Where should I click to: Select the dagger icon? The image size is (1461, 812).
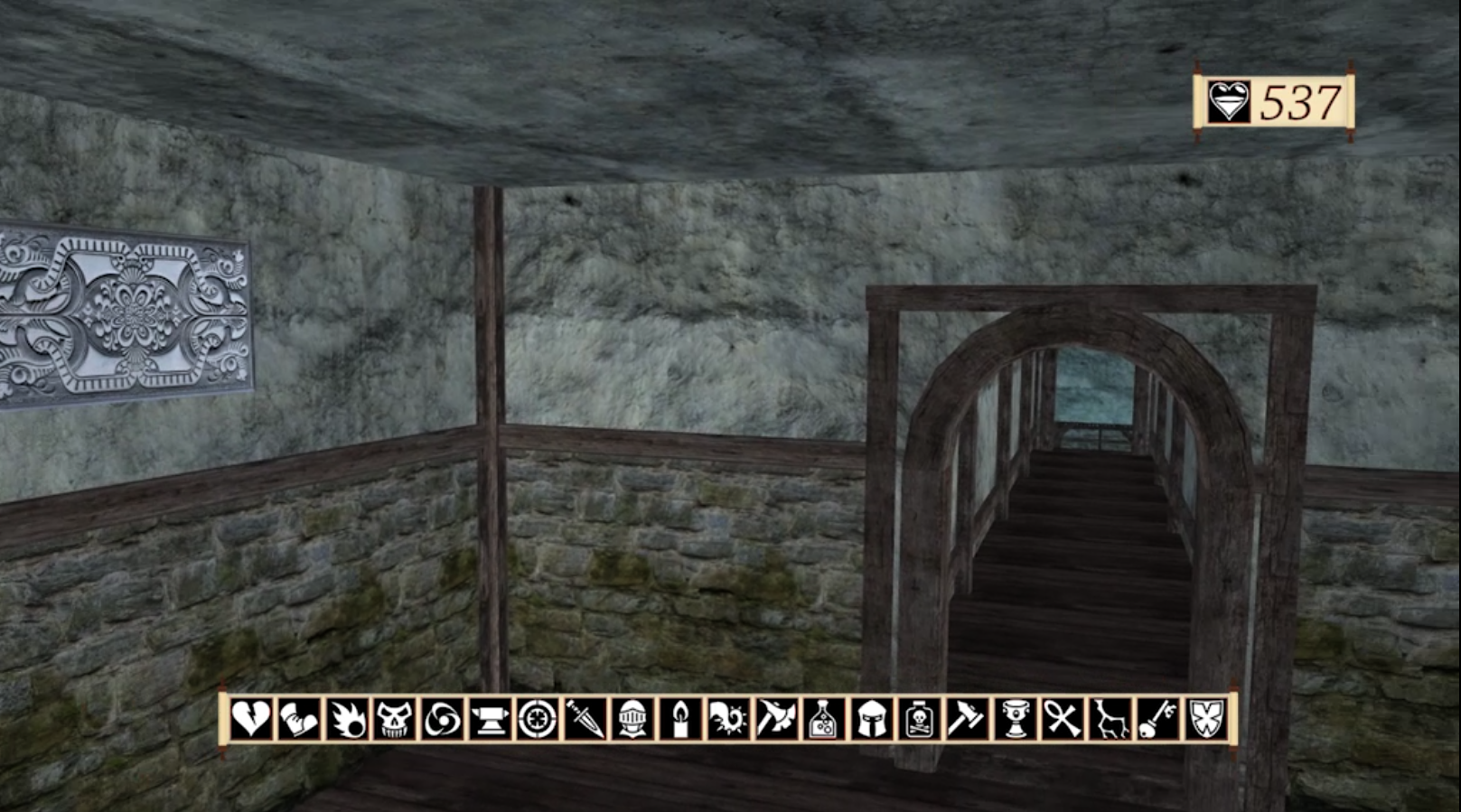pos(585,720)
